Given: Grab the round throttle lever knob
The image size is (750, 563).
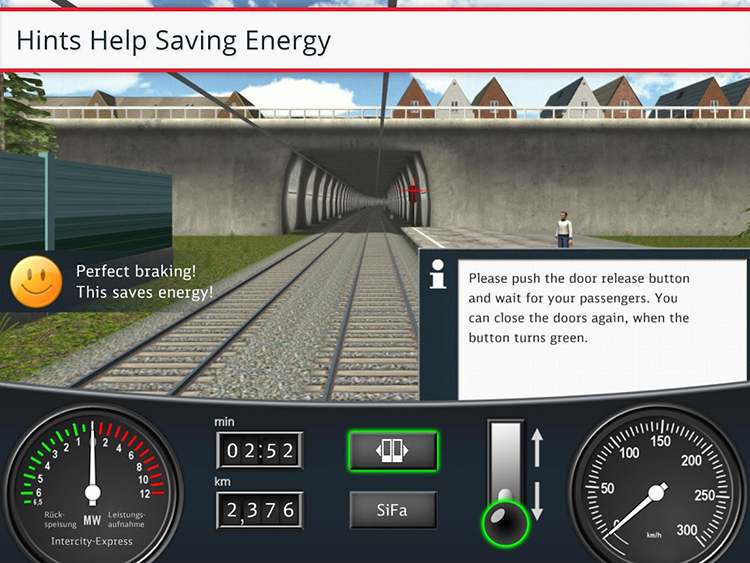Looking at the screenshot, I should coord(506,521).
